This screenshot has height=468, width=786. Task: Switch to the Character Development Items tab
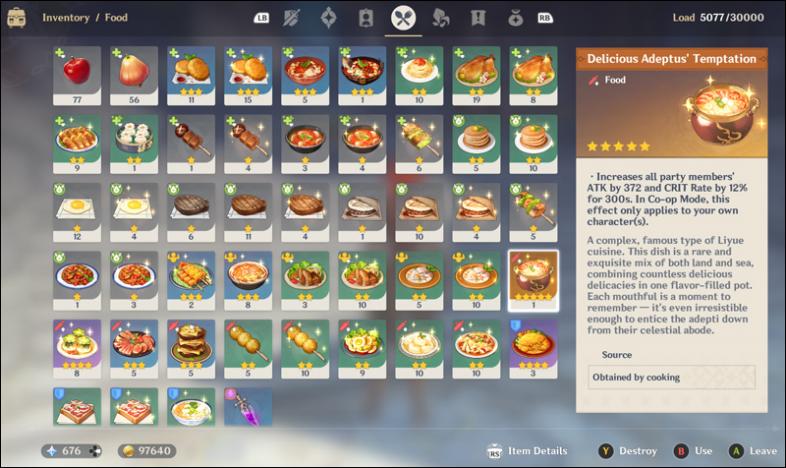pyautogui.click(x=366, y=17)
